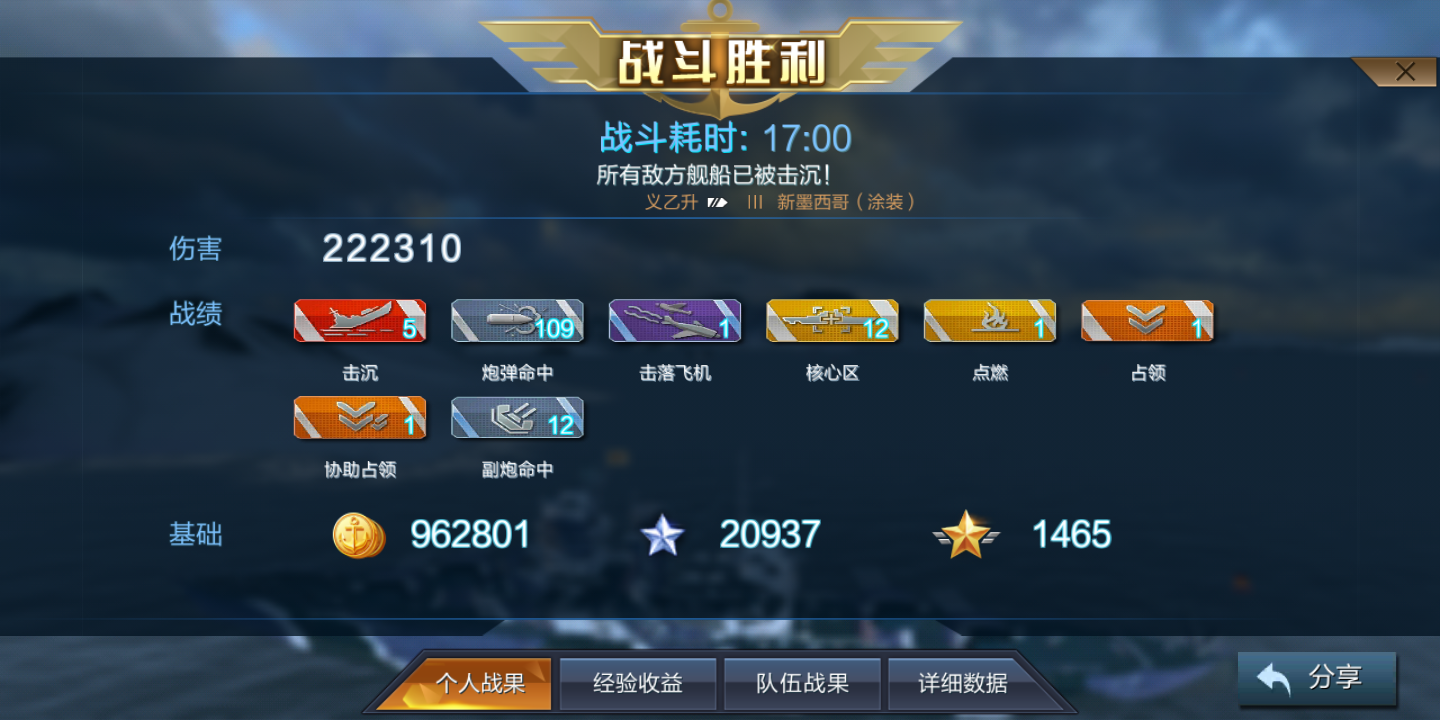This screenshot has width=1440, height=720.
Task: Open the 核心区 core zone badge
Action: click(831, 320)
